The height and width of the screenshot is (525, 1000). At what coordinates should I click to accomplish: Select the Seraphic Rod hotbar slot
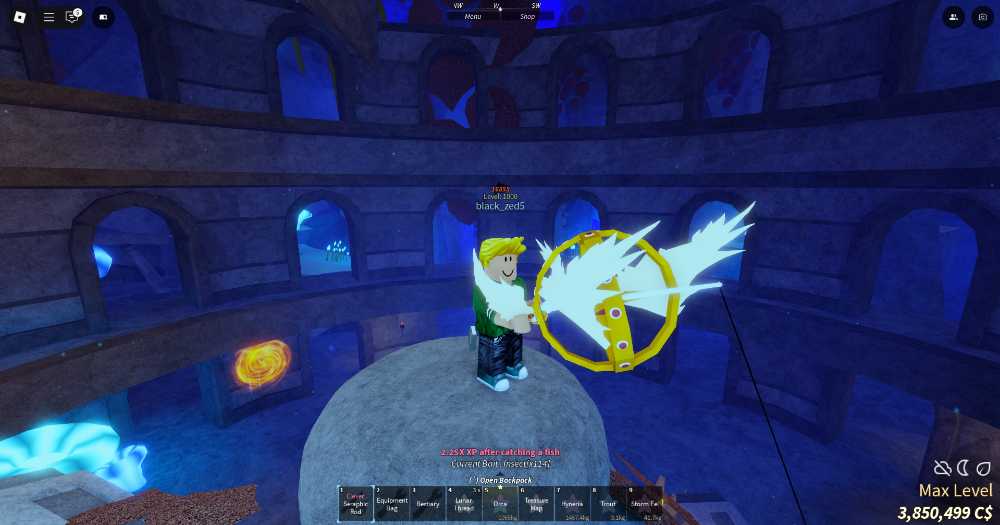tap(356, 503)
